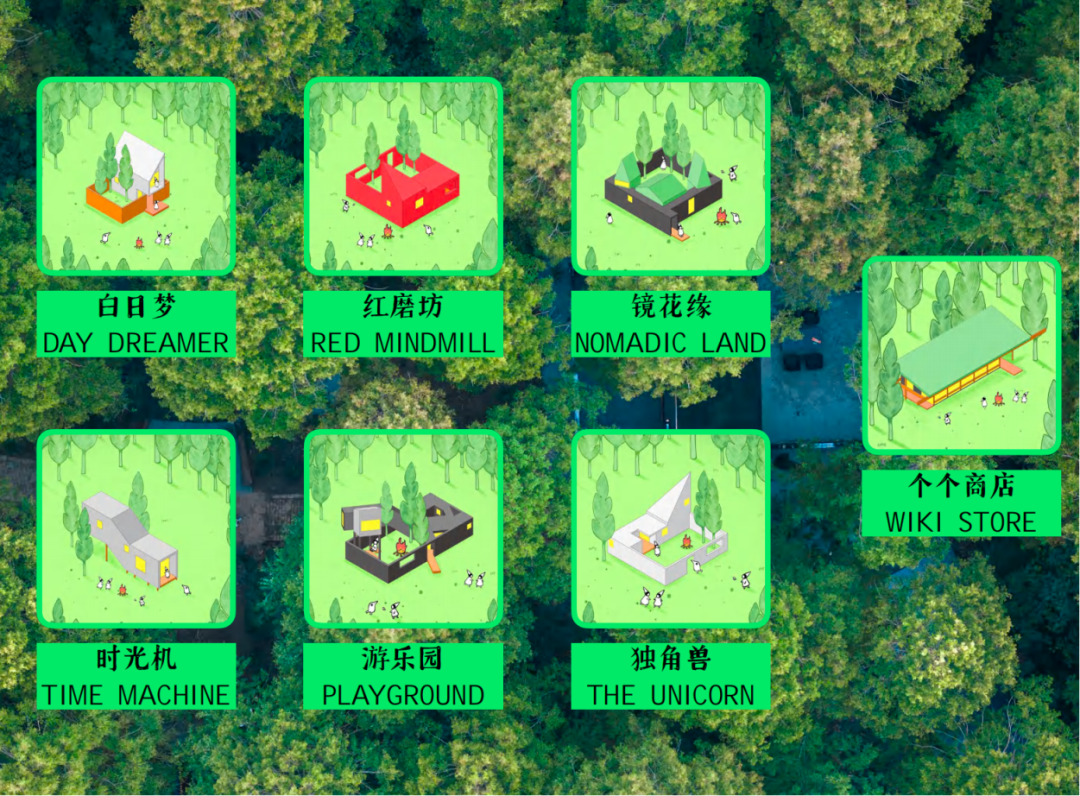Choose the Playground dark courtyard tile
This screenshot has height=796, width=1080.
coord(403,529)
